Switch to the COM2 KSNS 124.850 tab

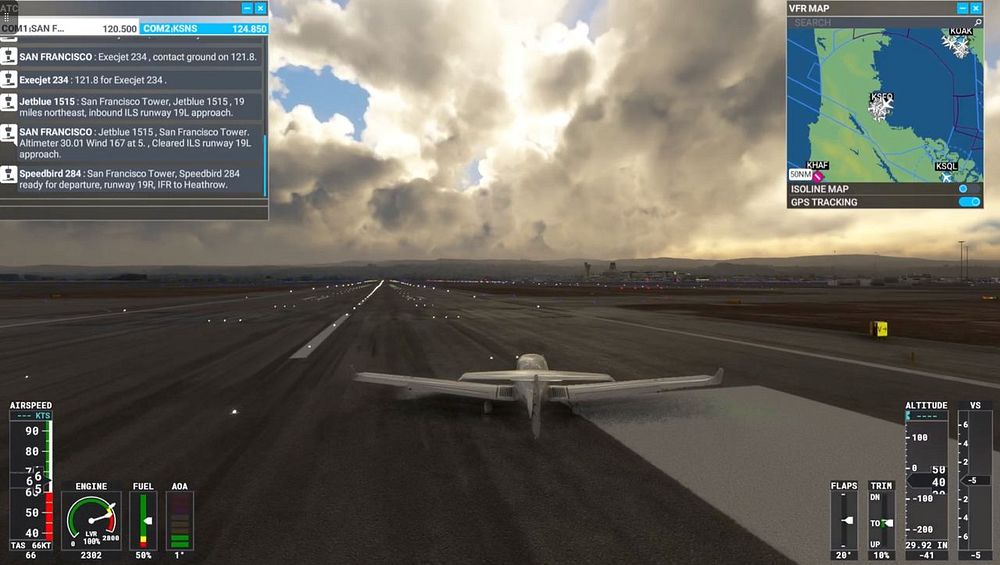[204, 29]
